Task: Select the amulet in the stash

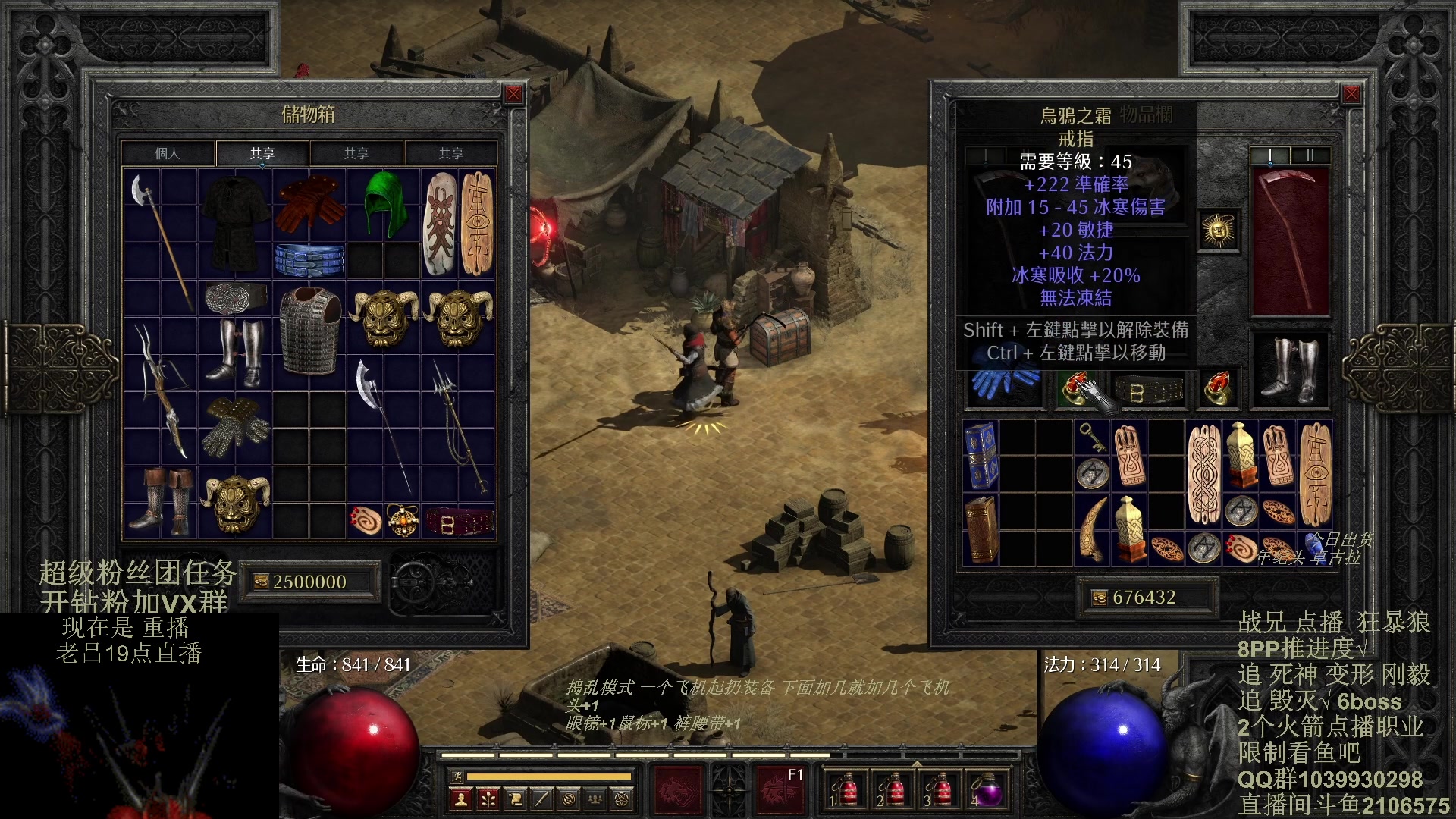Action: (403, 521)
